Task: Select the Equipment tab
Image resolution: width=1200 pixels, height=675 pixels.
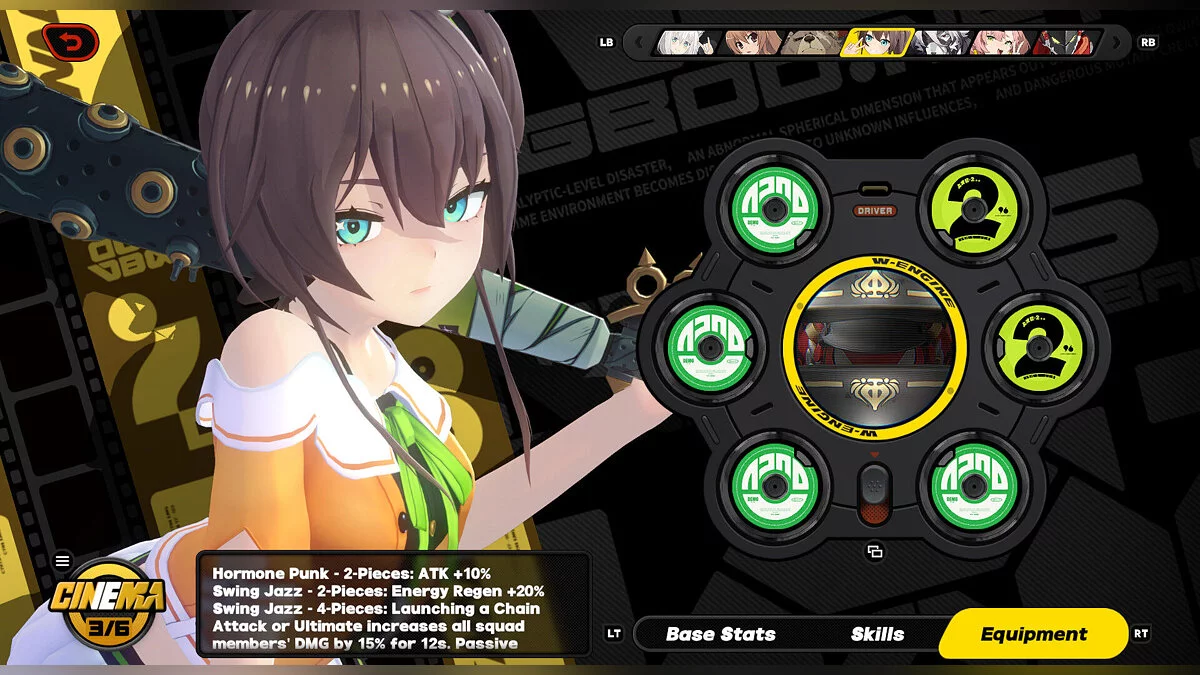Action: [x=1033, y=634]
